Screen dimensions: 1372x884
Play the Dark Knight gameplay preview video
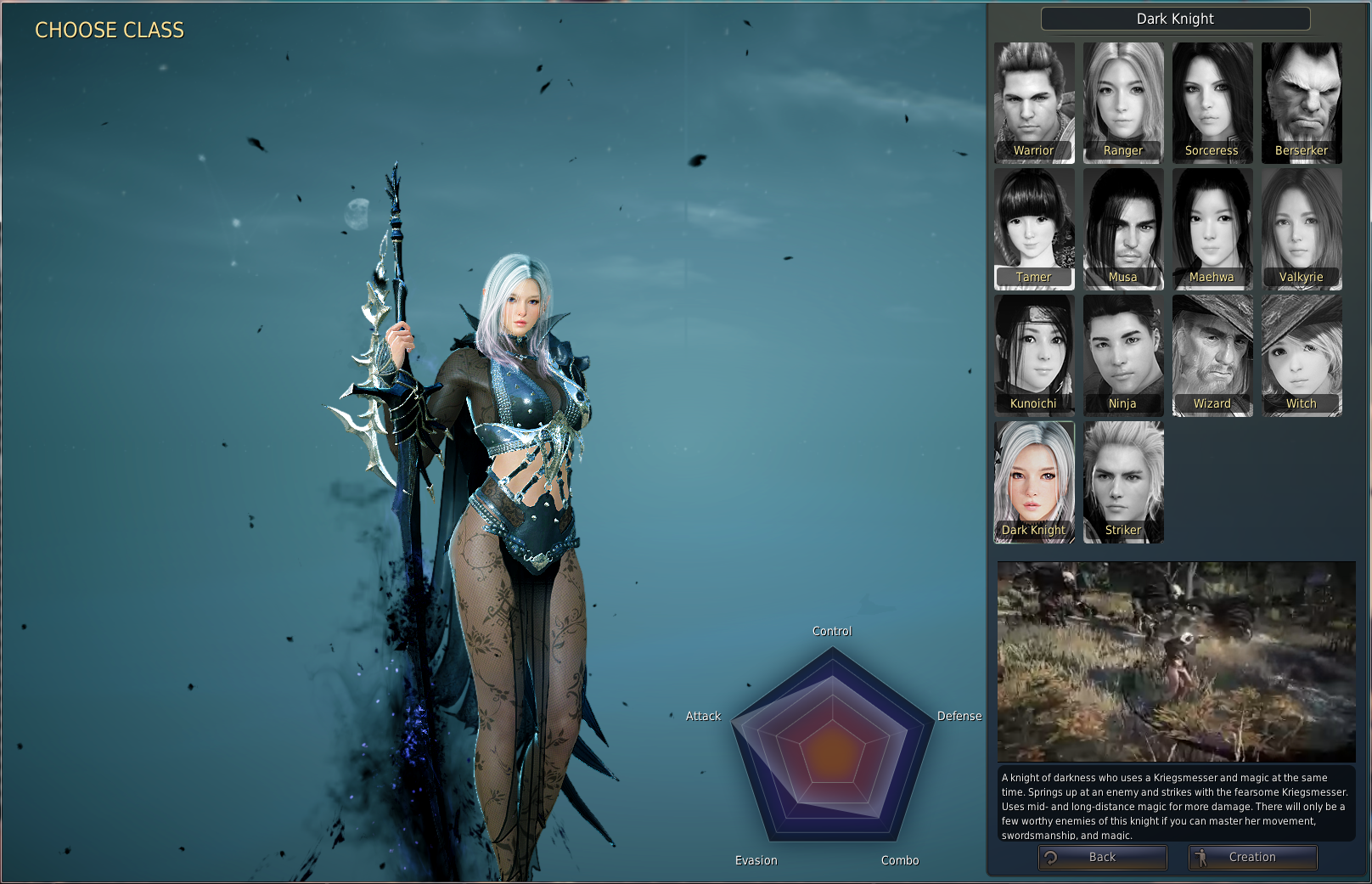point(1176,662)
